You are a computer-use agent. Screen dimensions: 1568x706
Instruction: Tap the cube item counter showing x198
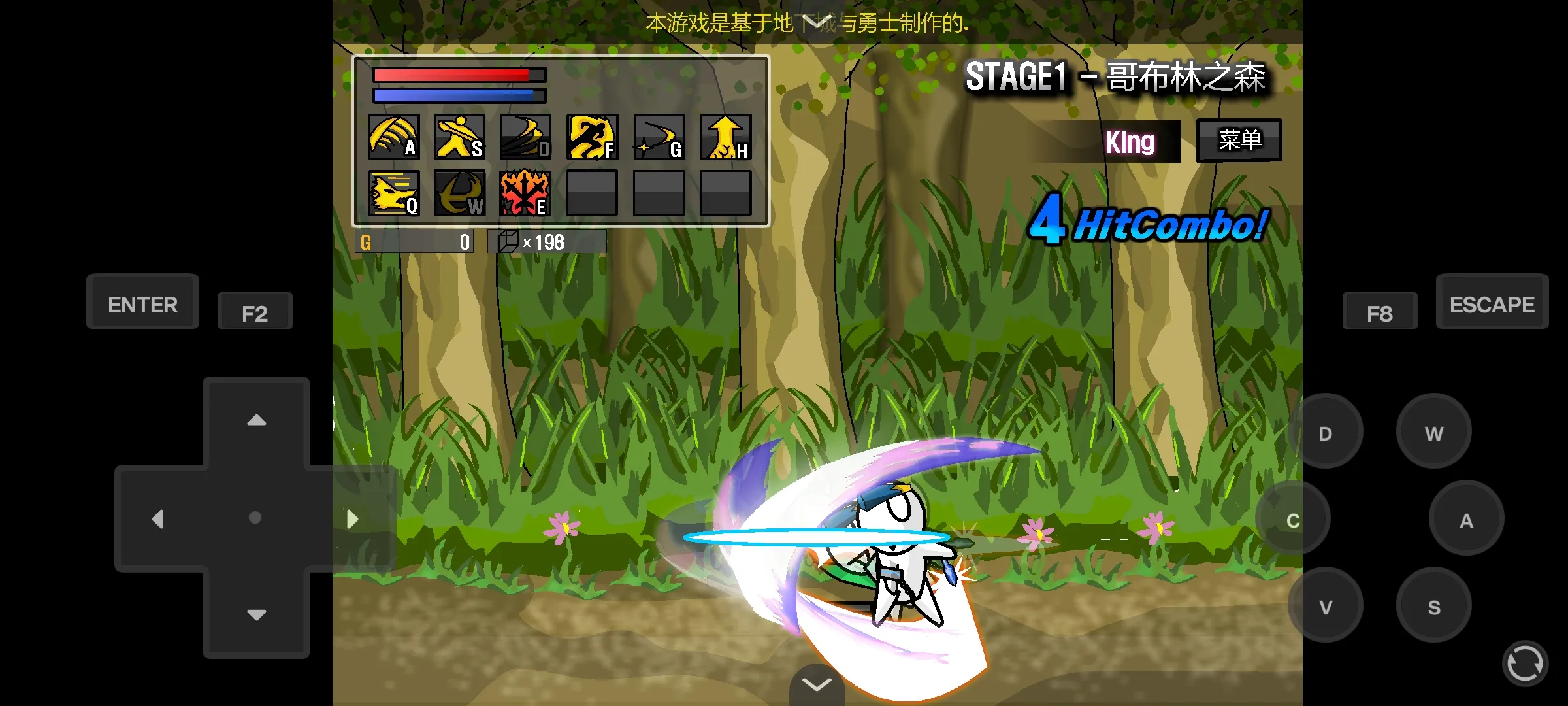coord(546,241)
